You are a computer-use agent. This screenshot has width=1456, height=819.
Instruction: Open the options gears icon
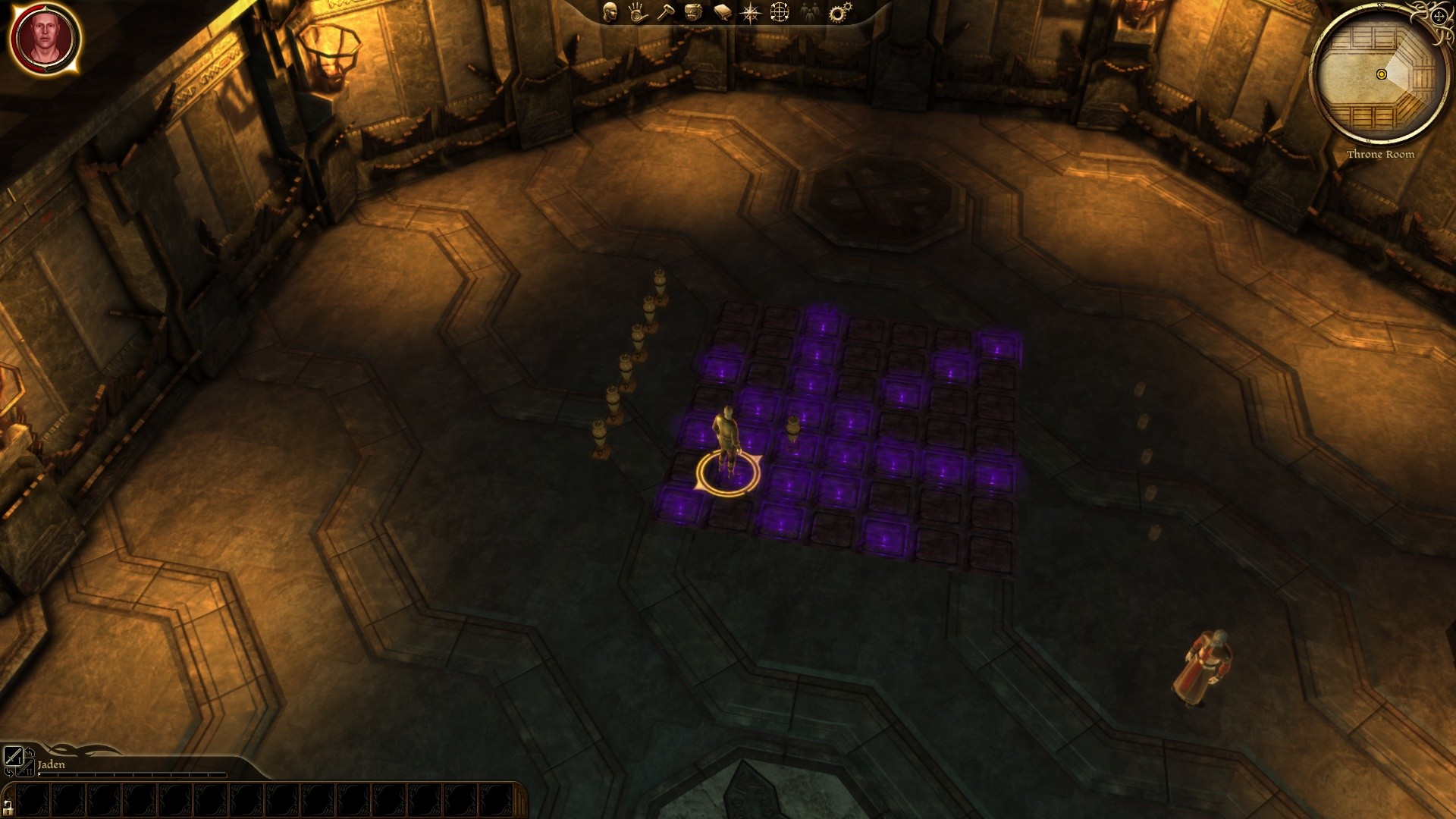coord(839,13)
